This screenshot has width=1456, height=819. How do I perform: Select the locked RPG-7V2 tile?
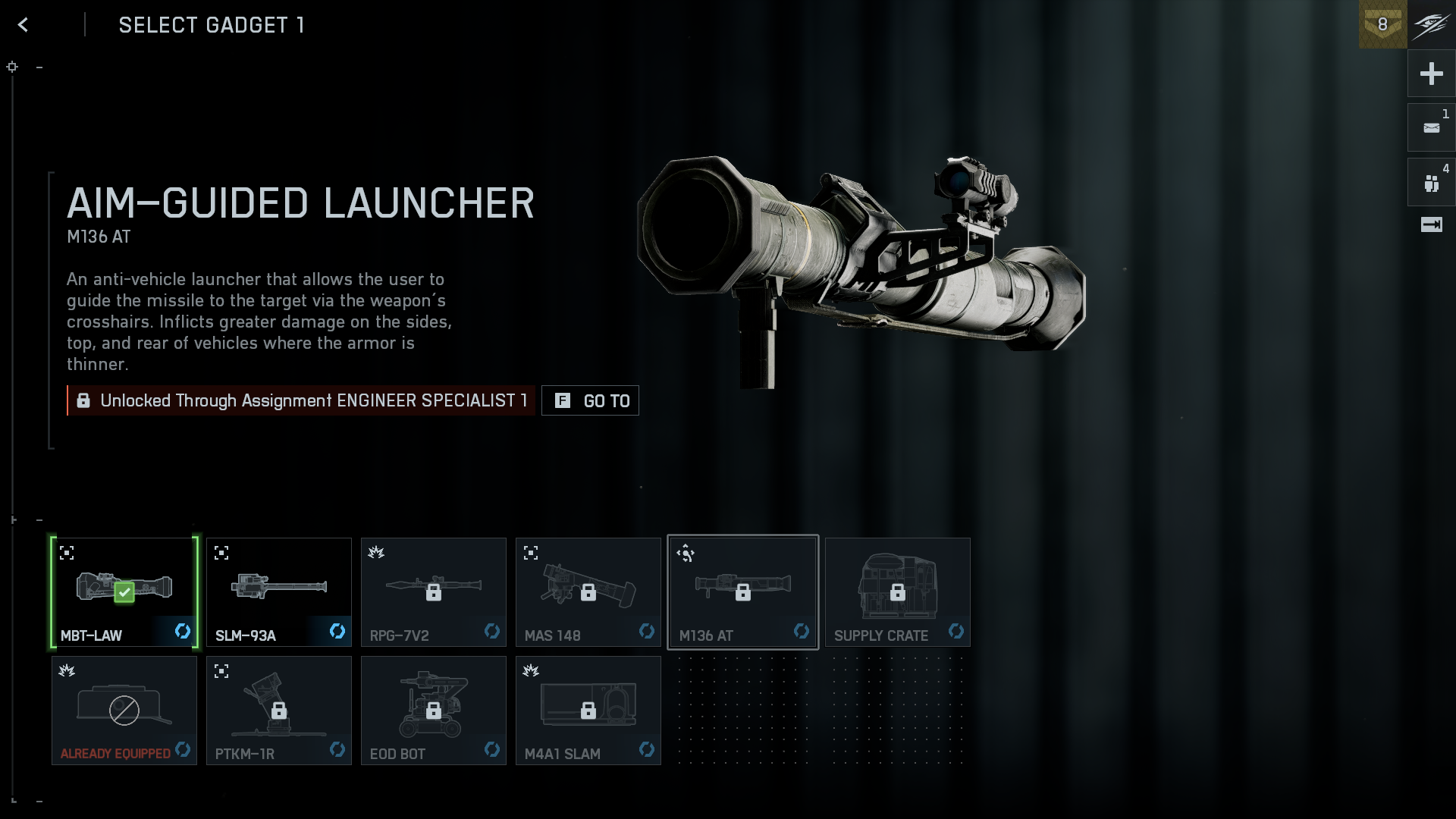[434, 592]
